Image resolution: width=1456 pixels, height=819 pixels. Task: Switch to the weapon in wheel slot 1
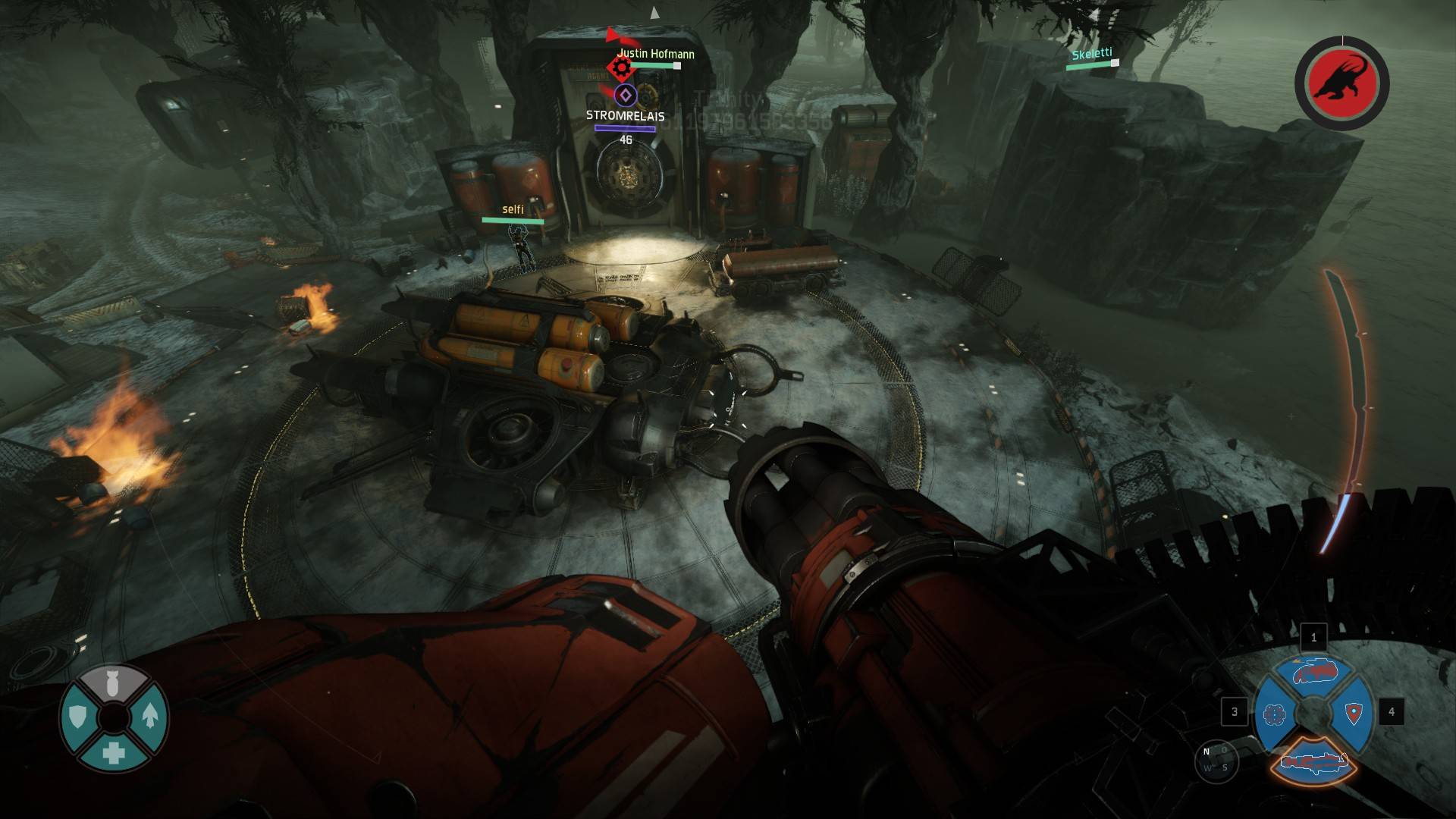pos(1313,673)
